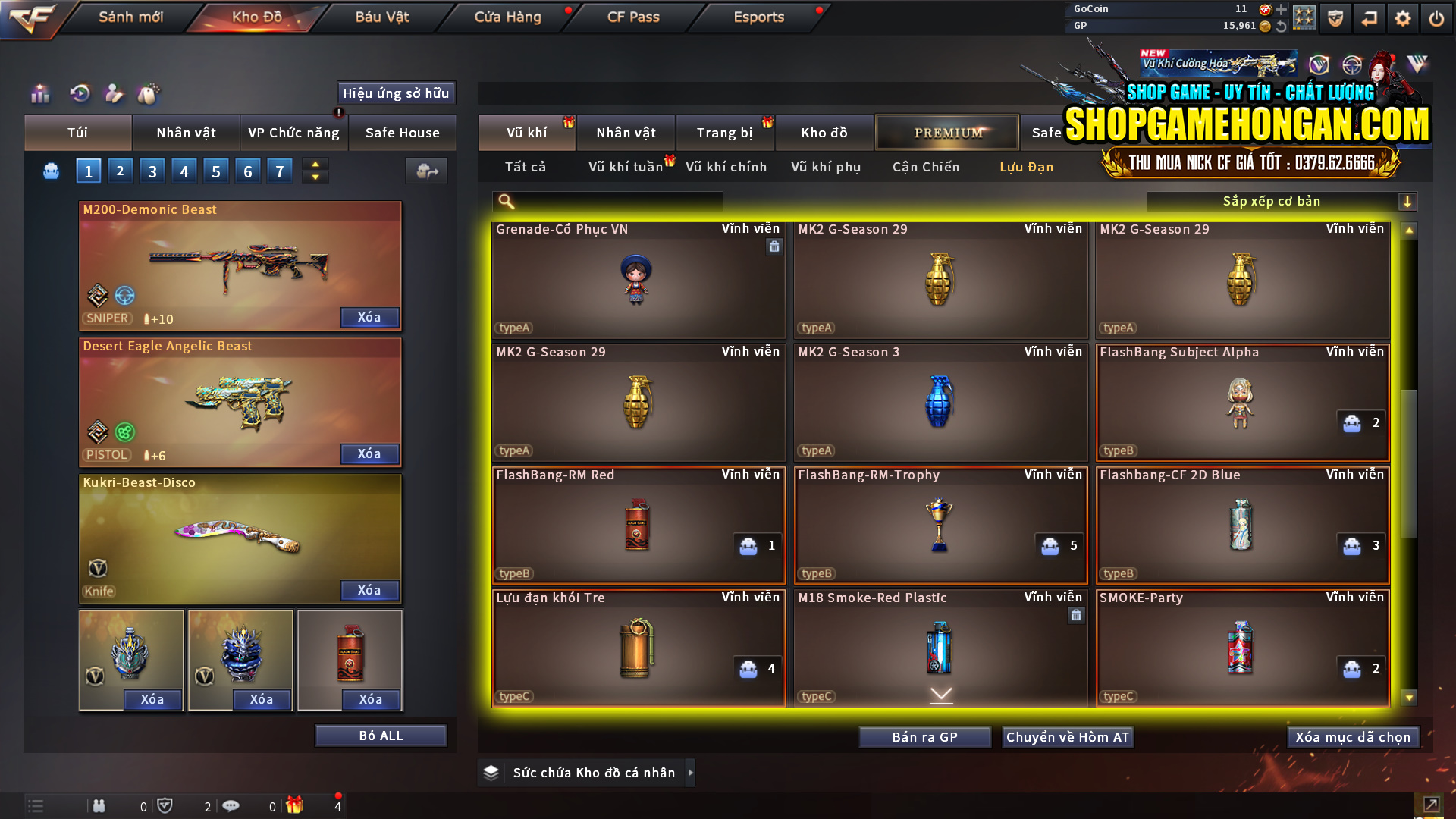The height and width of the screenshot is (819, 1456).
Task: Open the statistics icon above the Túi tab
Action: 39,94
